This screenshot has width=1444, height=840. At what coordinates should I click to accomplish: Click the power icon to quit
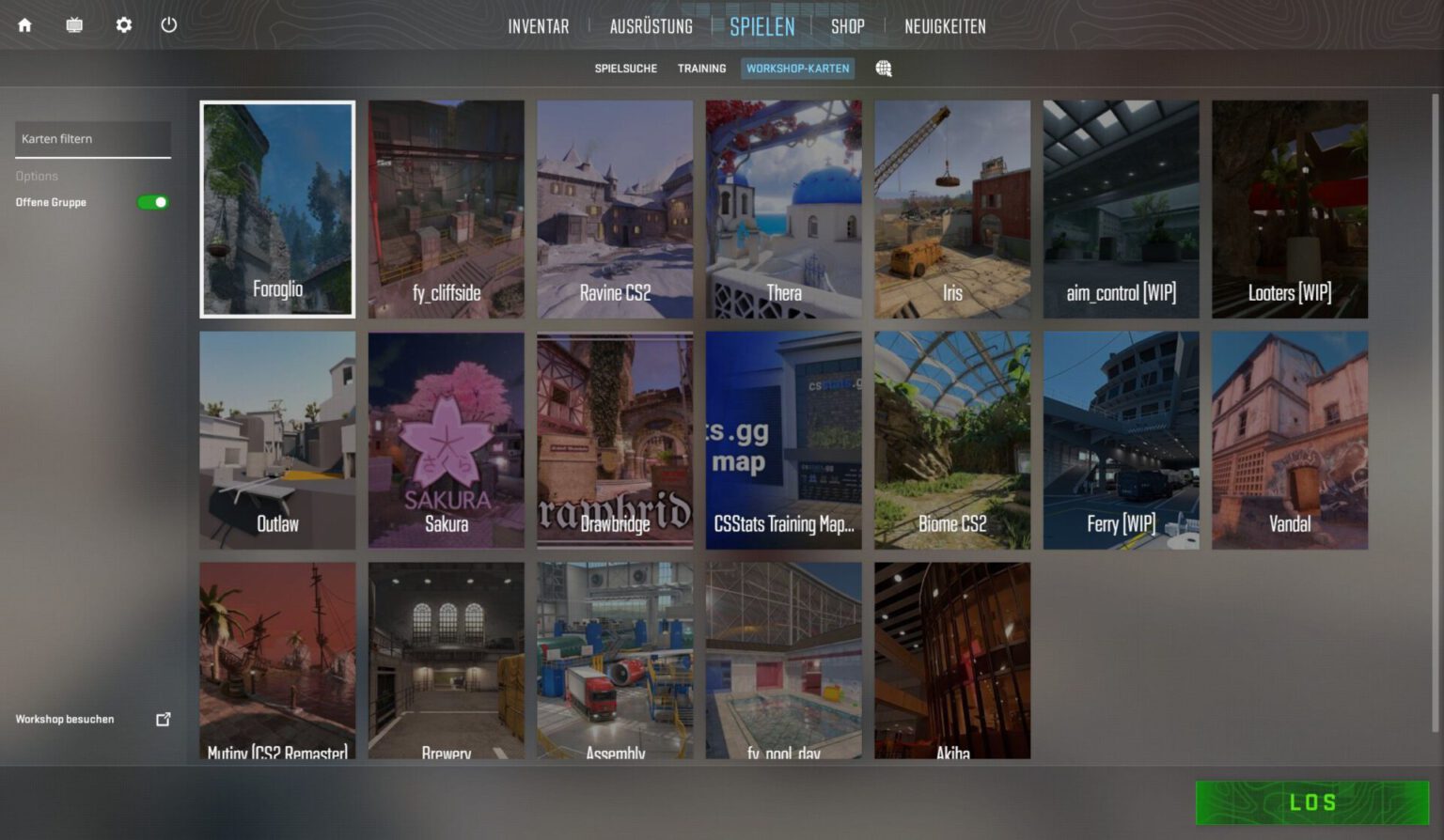(x=169, y=25)
